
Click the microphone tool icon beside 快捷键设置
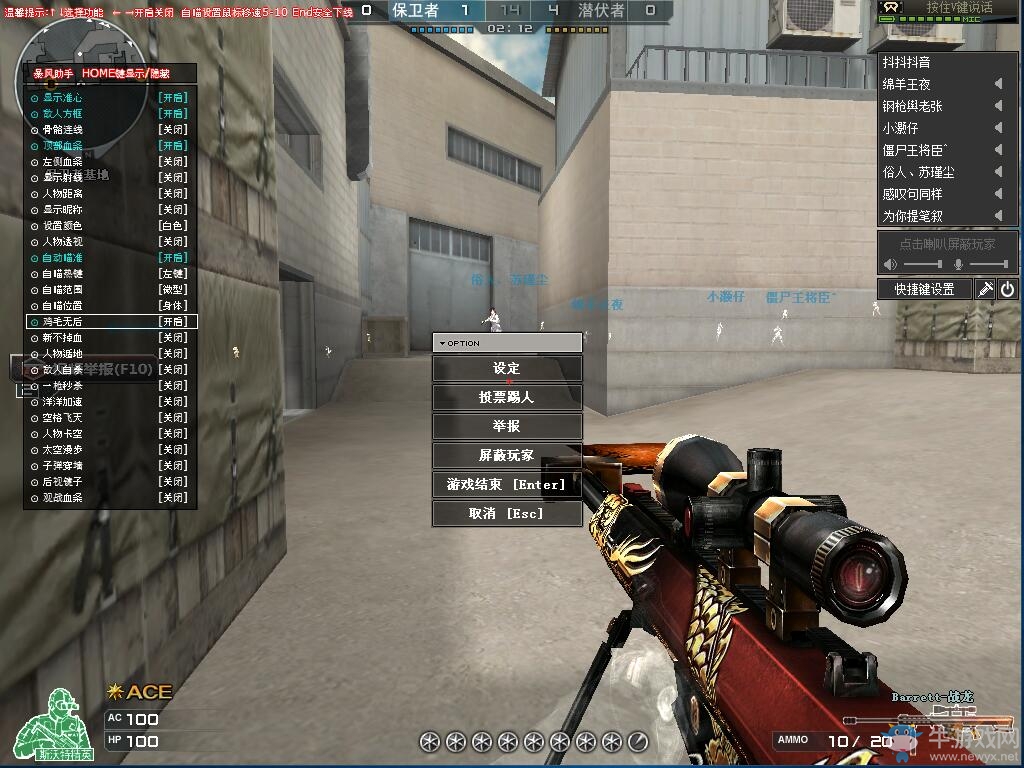[x=985, y=289]
